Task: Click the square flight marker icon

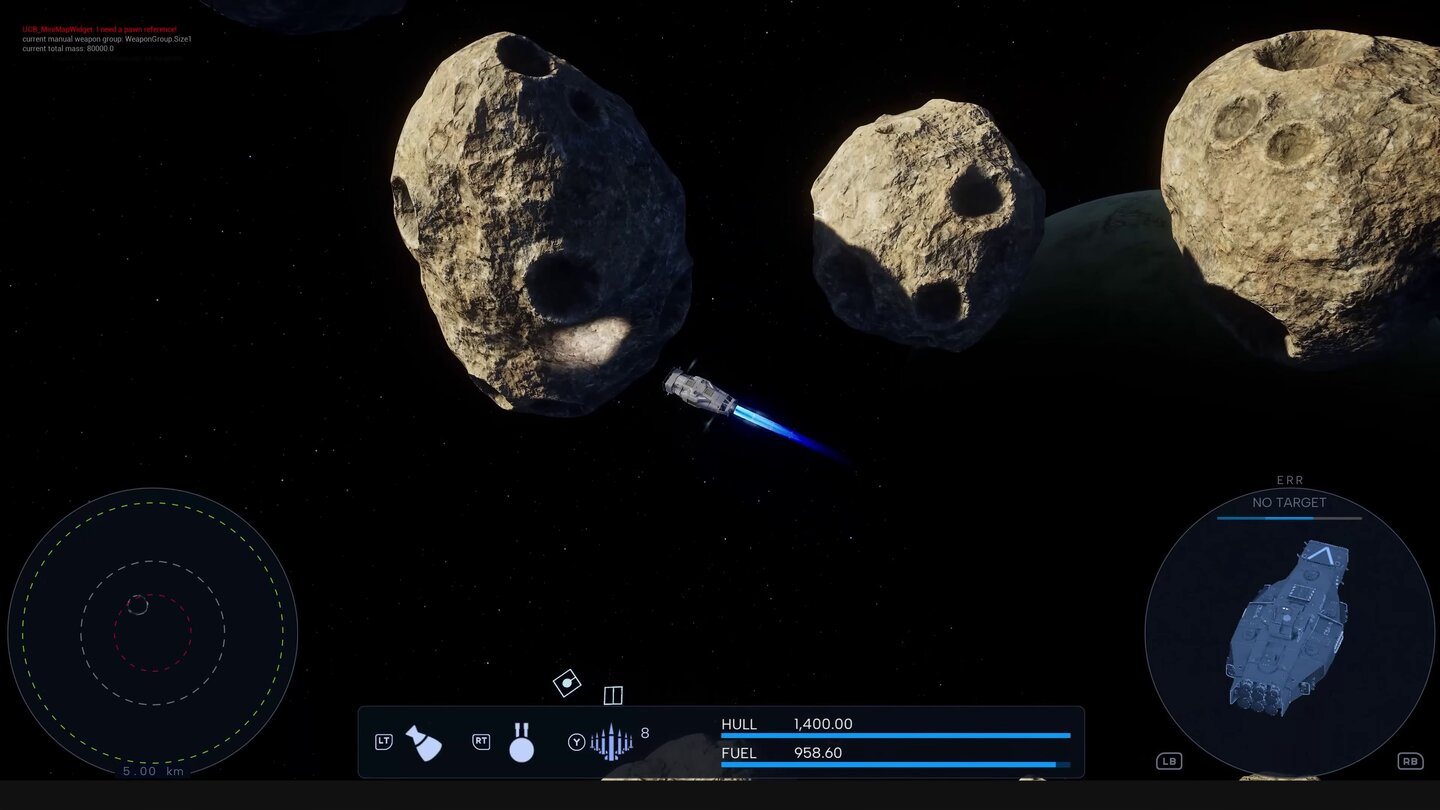Action: coord(612,695)
